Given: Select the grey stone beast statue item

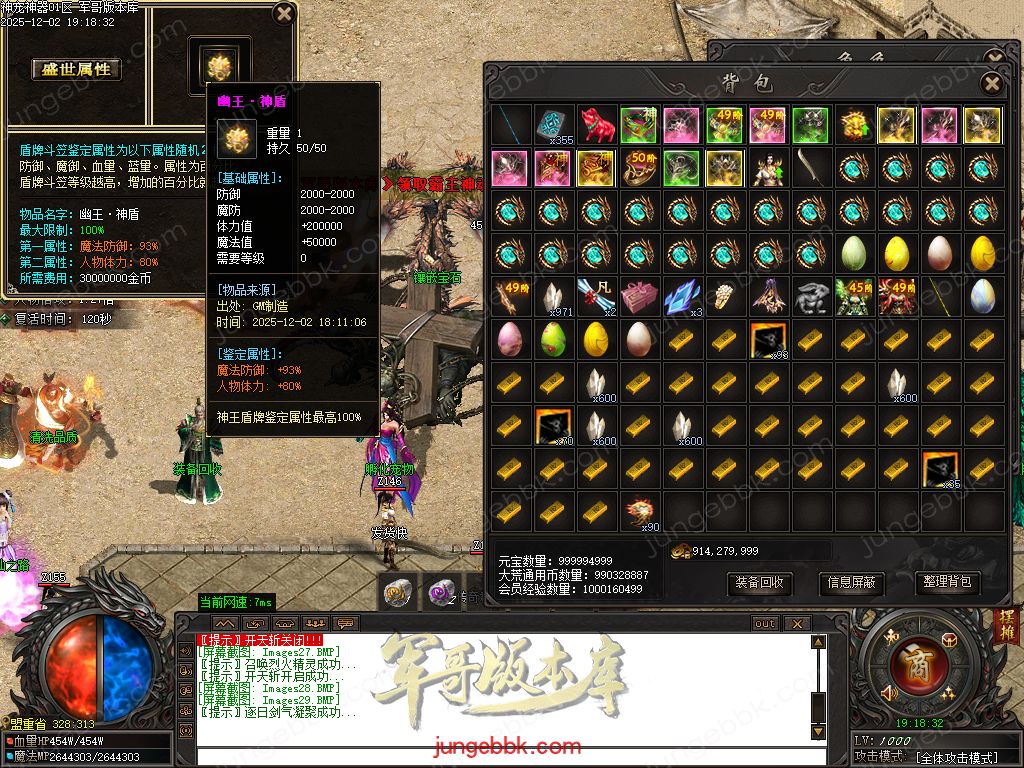Looking at the screenshot, I should (811, 297).
